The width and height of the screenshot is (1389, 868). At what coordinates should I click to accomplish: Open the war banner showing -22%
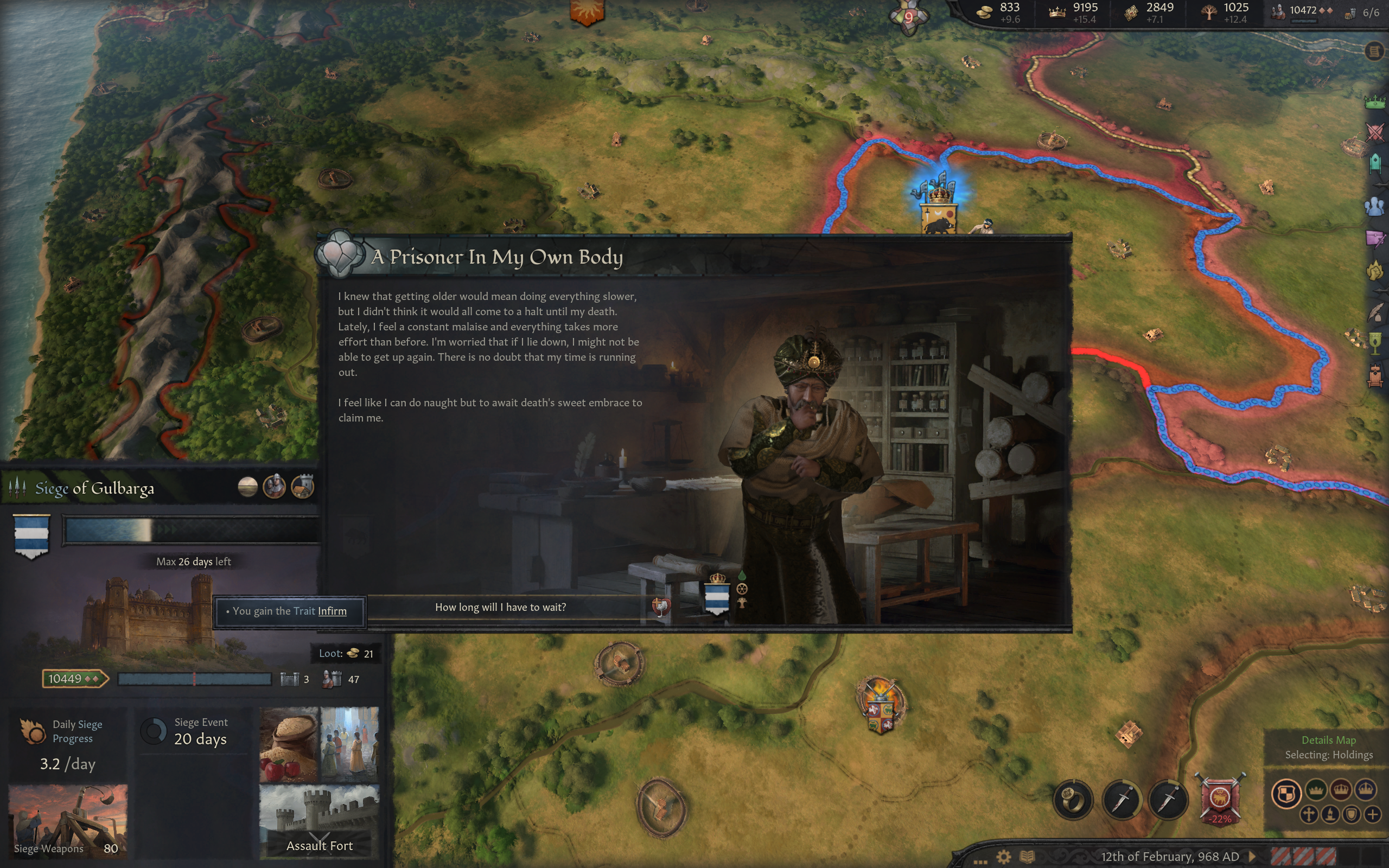[1220, 799]
